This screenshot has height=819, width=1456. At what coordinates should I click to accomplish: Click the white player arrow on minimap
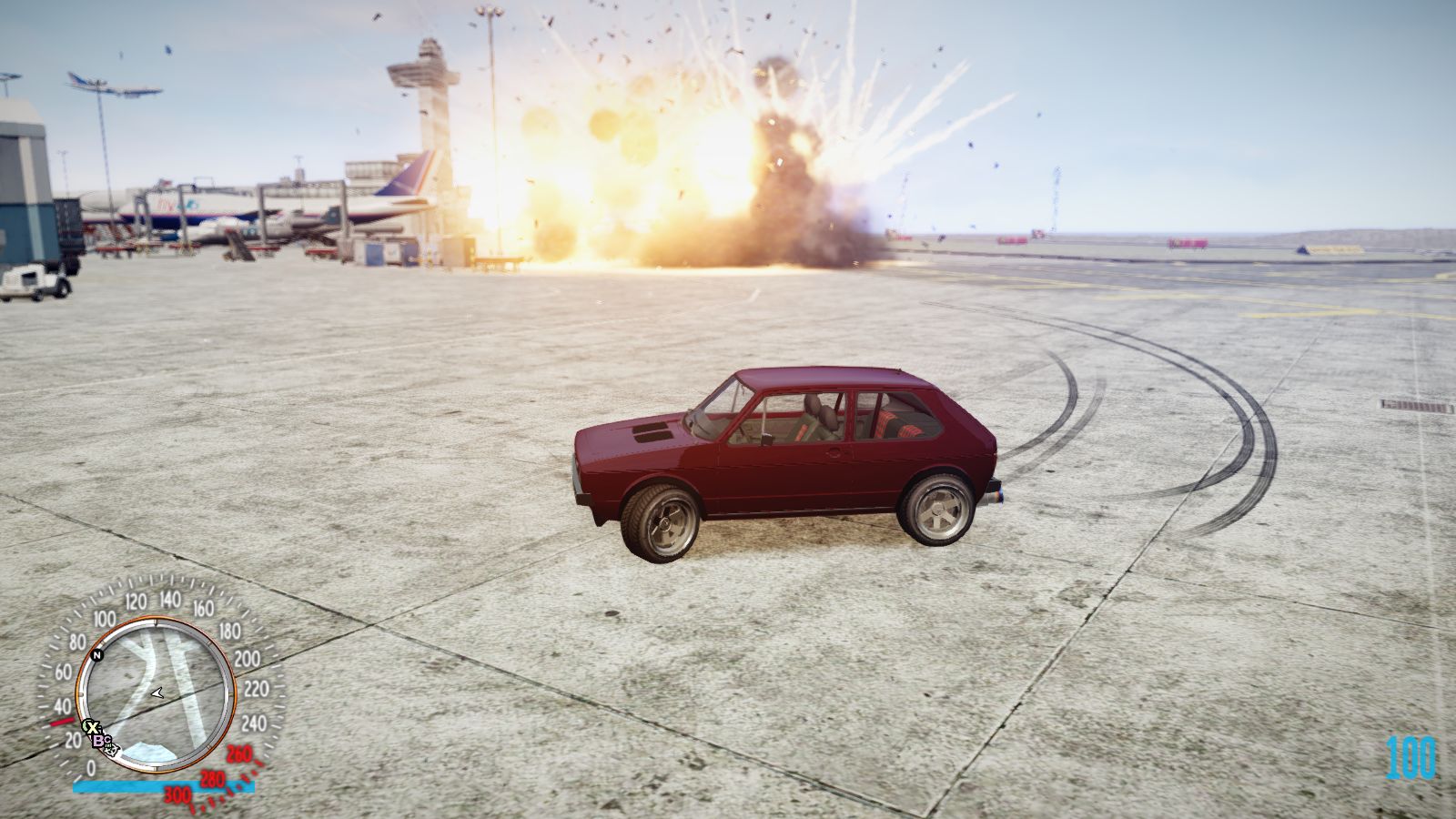tap(158, 693)
